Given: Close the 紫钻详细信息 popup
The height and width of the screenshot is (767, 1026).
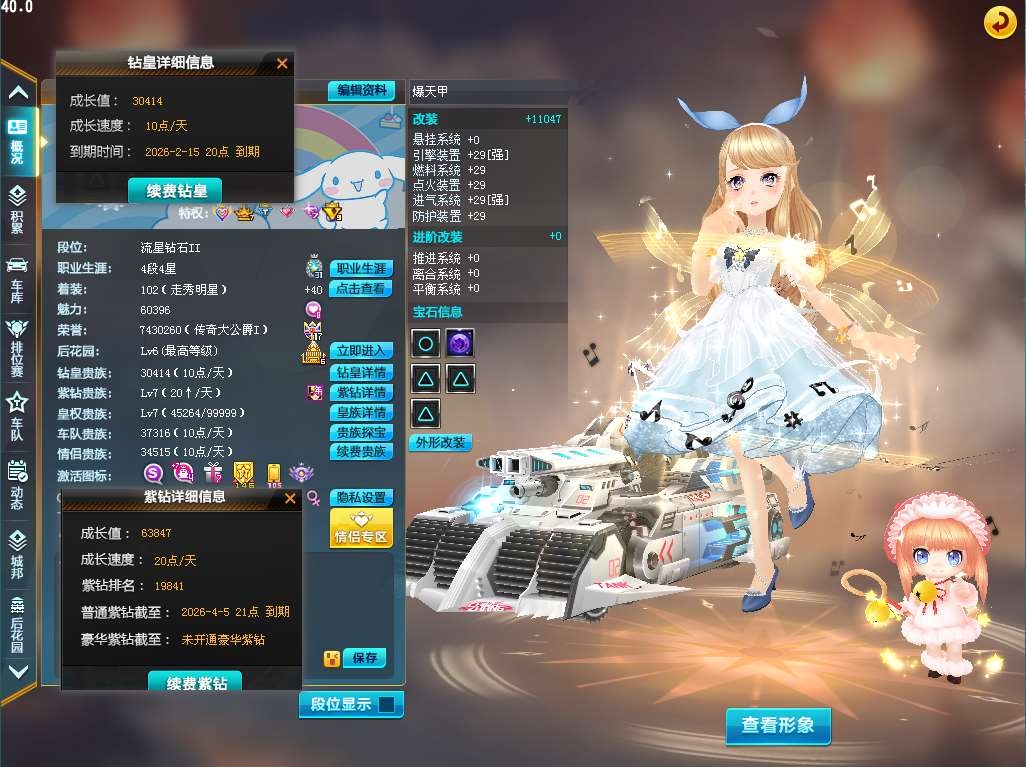Looking at the screenshot, I should tap(290, 497).
